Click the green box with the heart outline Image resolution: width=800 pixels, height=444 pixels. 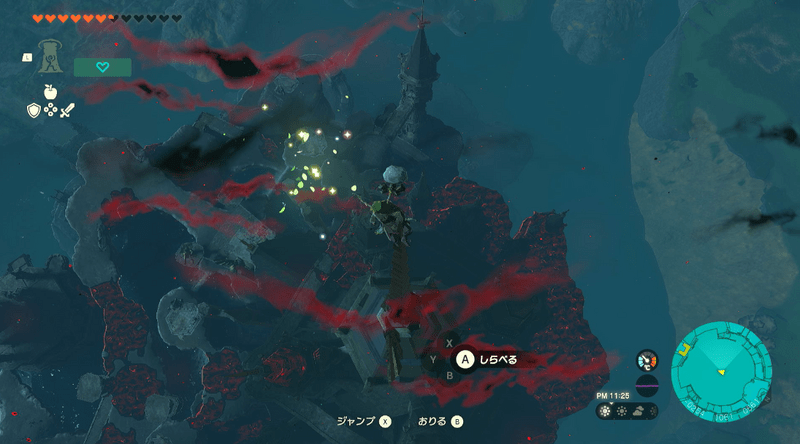pos(102,67)
